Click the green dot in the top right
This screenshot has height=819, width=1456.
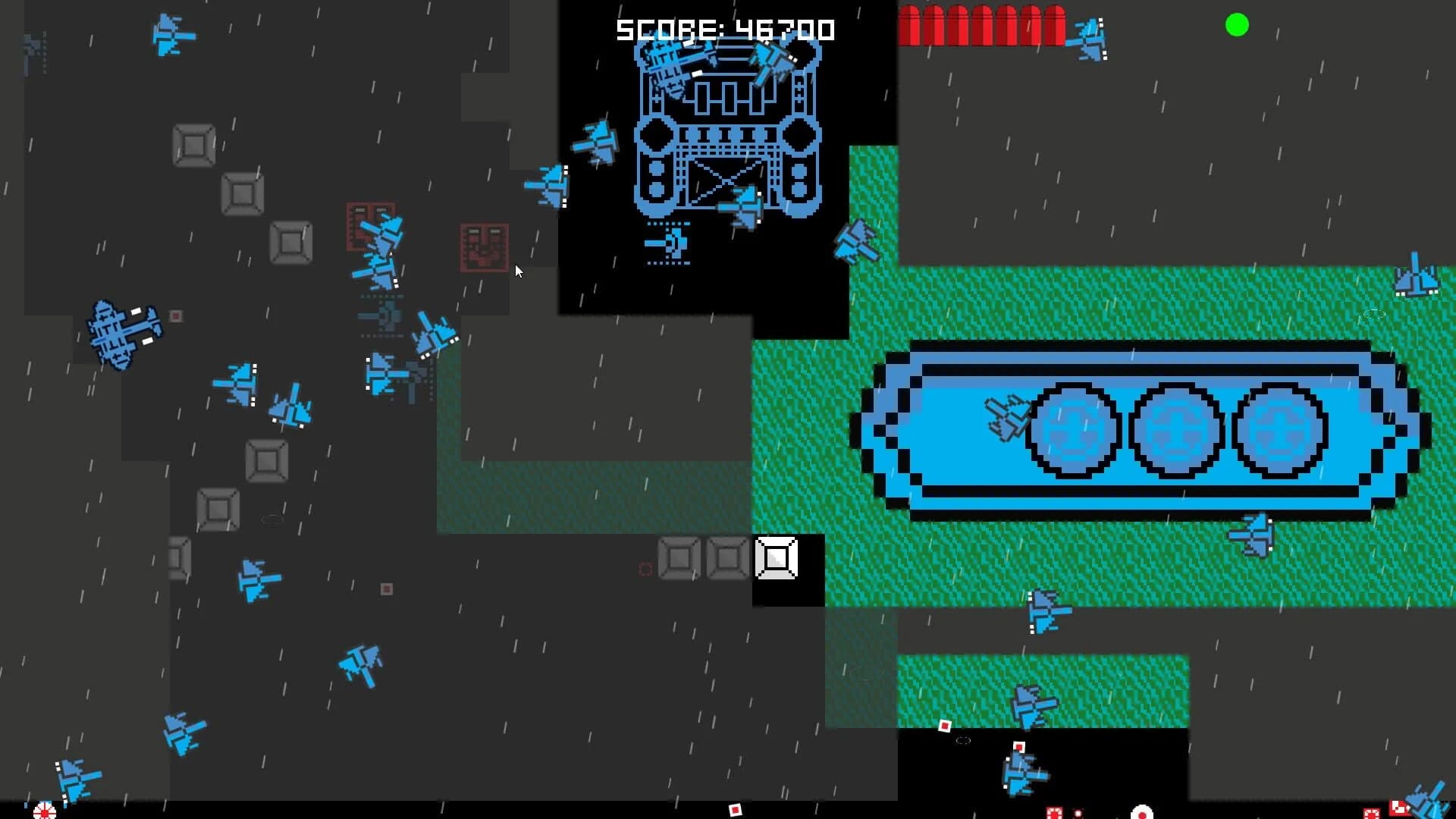1238,26
